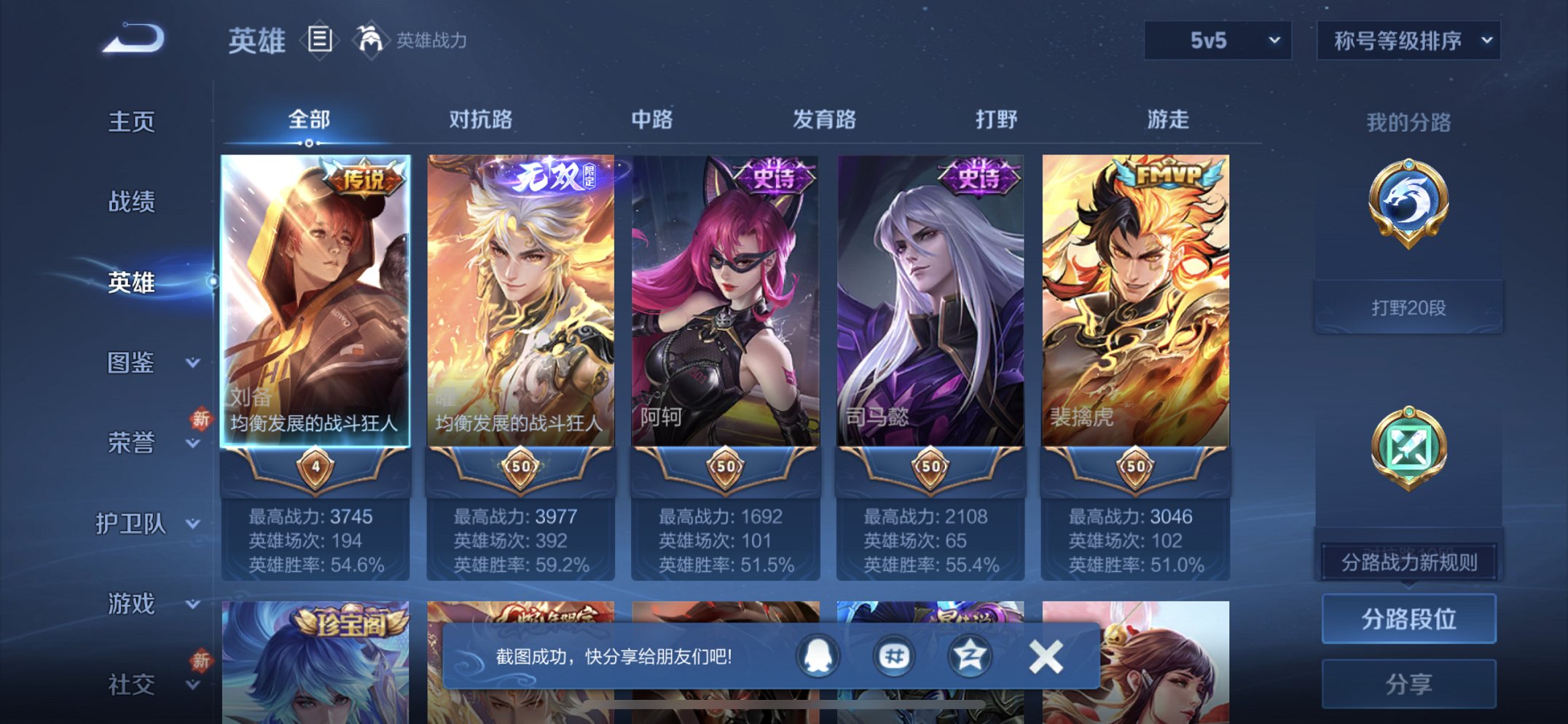The height and width of the screenshot is (724, 1568).
Task: Click the 分享 button on the right
Action: 1408,683
